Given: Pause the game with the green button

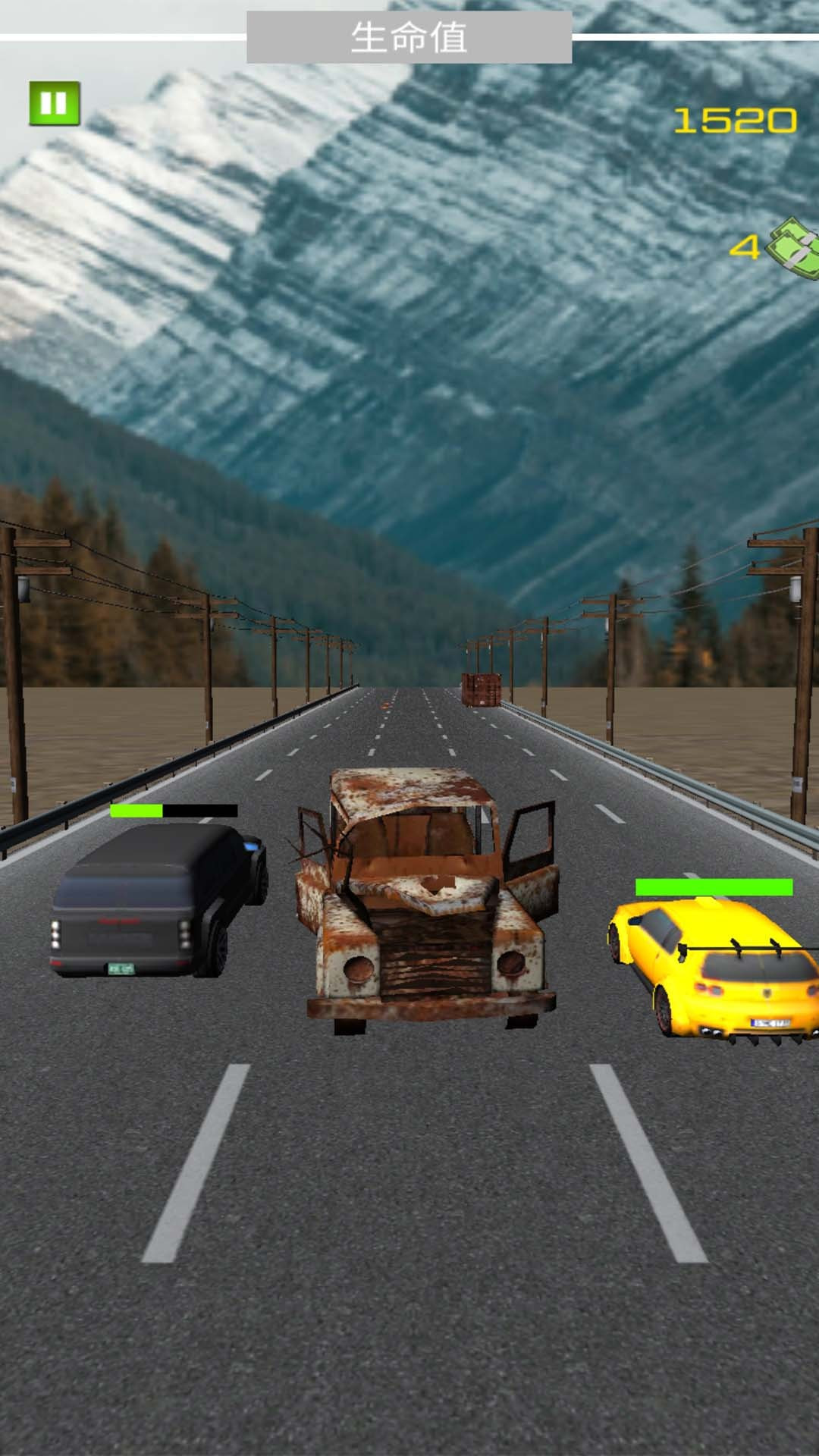Looking at the screenshot, I should [x=55, y=103].
